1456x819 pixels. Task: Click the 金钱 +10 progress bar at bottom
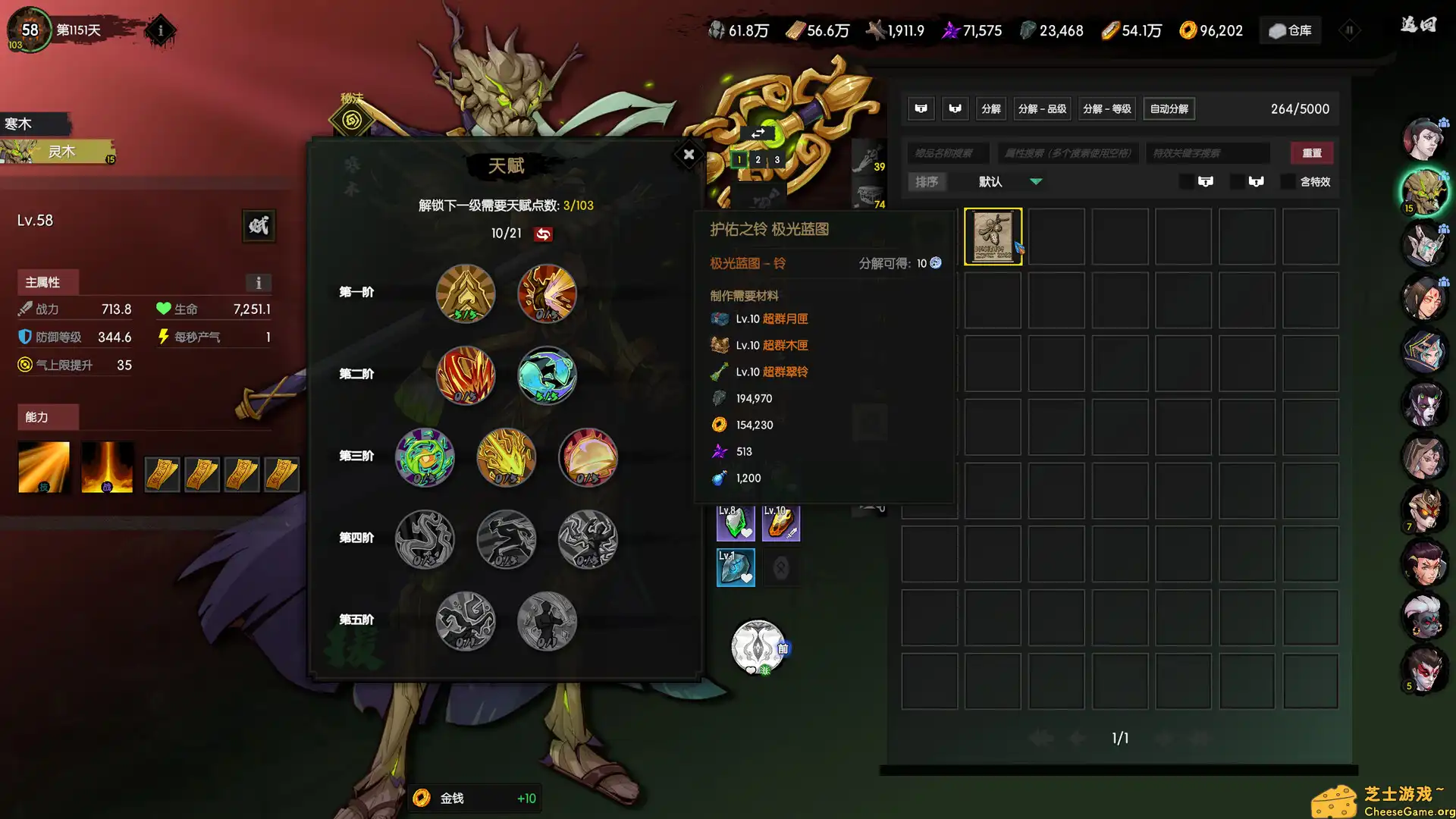[474, 798]
